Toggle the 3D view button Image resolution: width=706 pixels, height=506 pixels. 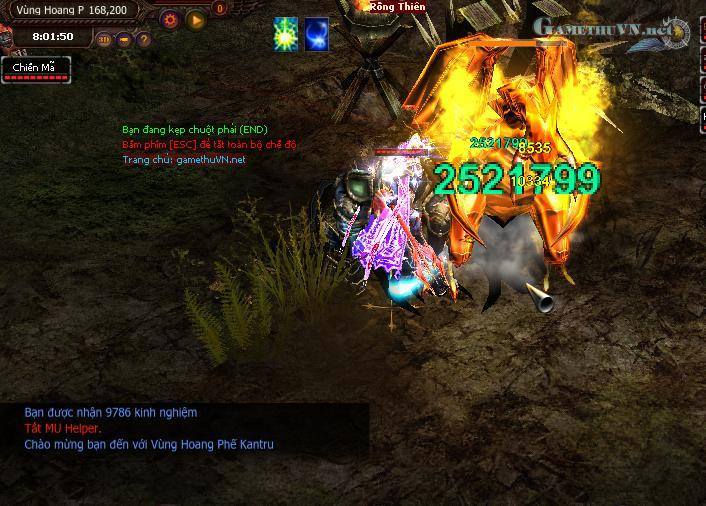click(104, 40)
